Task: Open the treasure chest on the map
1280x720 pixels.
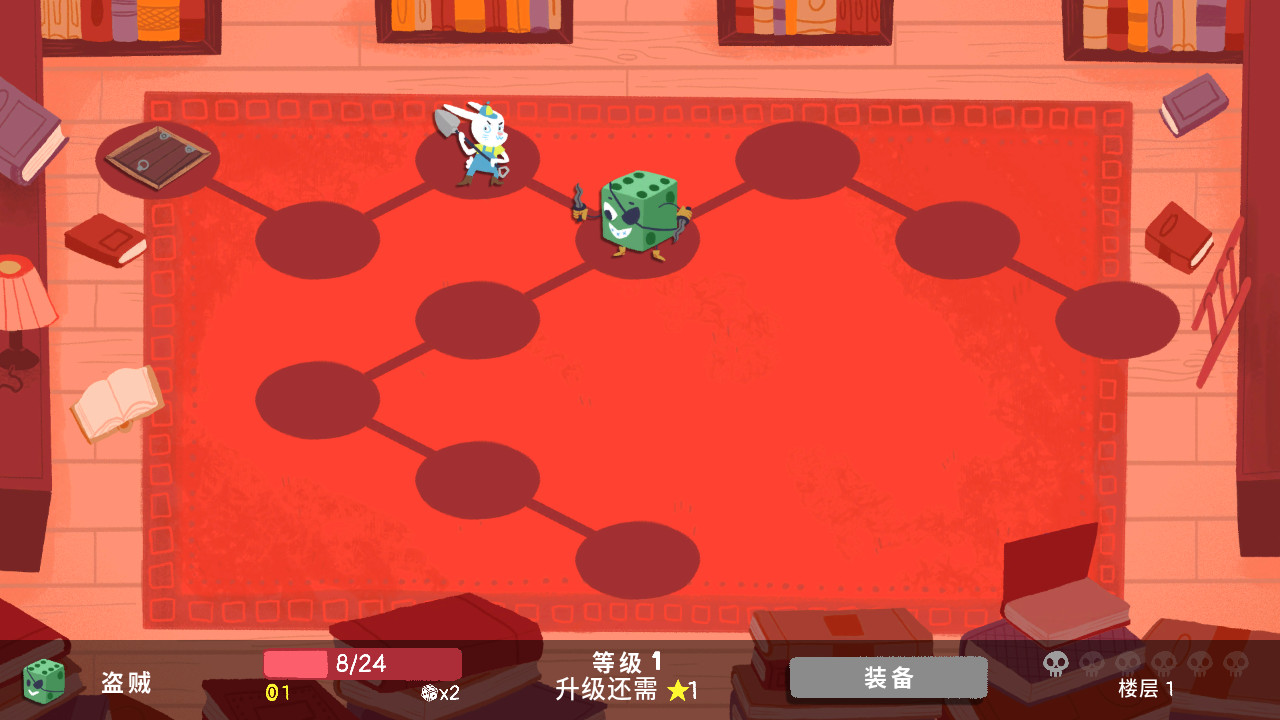Action: point(158,158)
